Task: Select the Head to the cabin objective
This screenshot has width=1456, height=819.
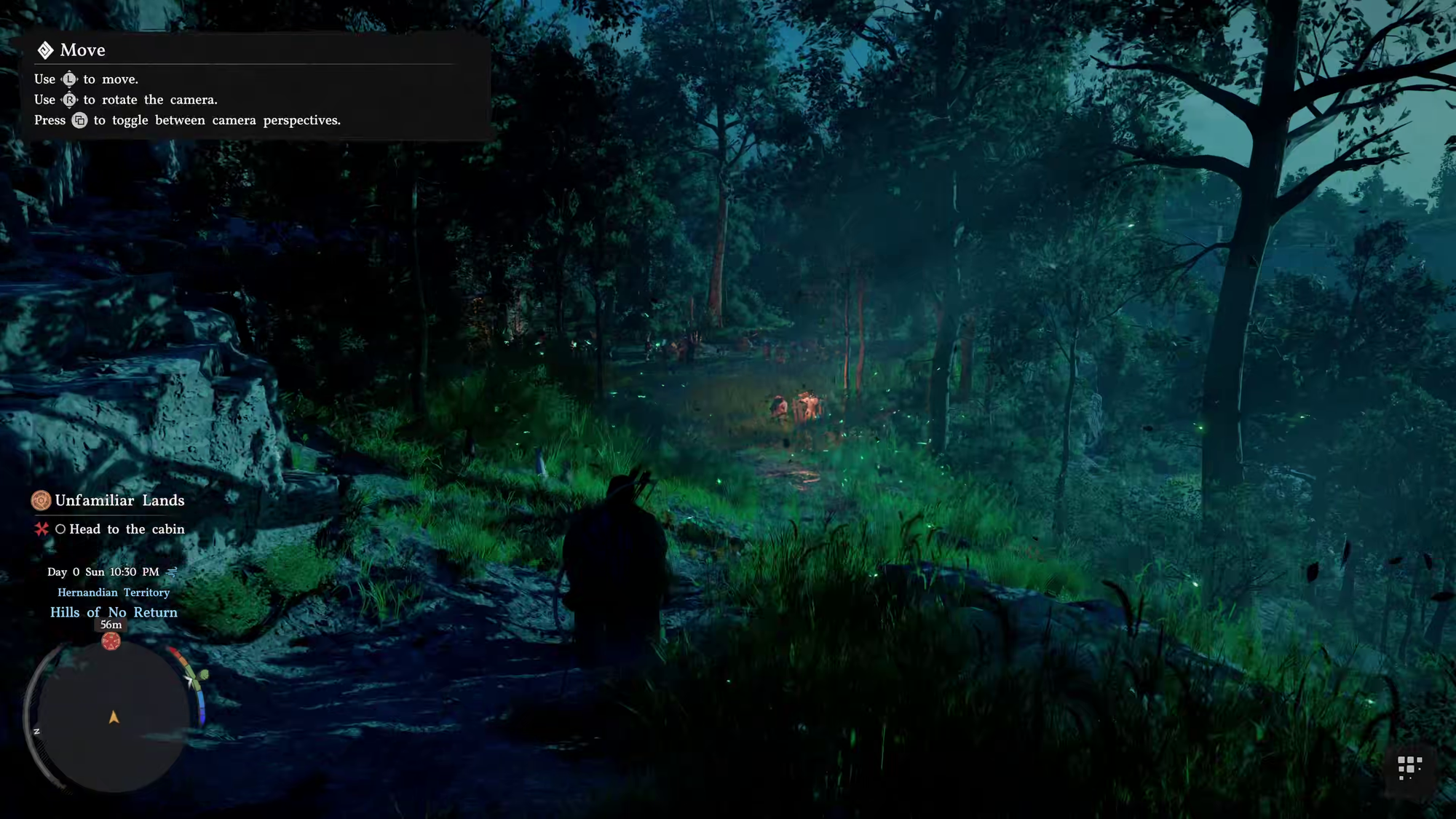Action: [127, 529]
